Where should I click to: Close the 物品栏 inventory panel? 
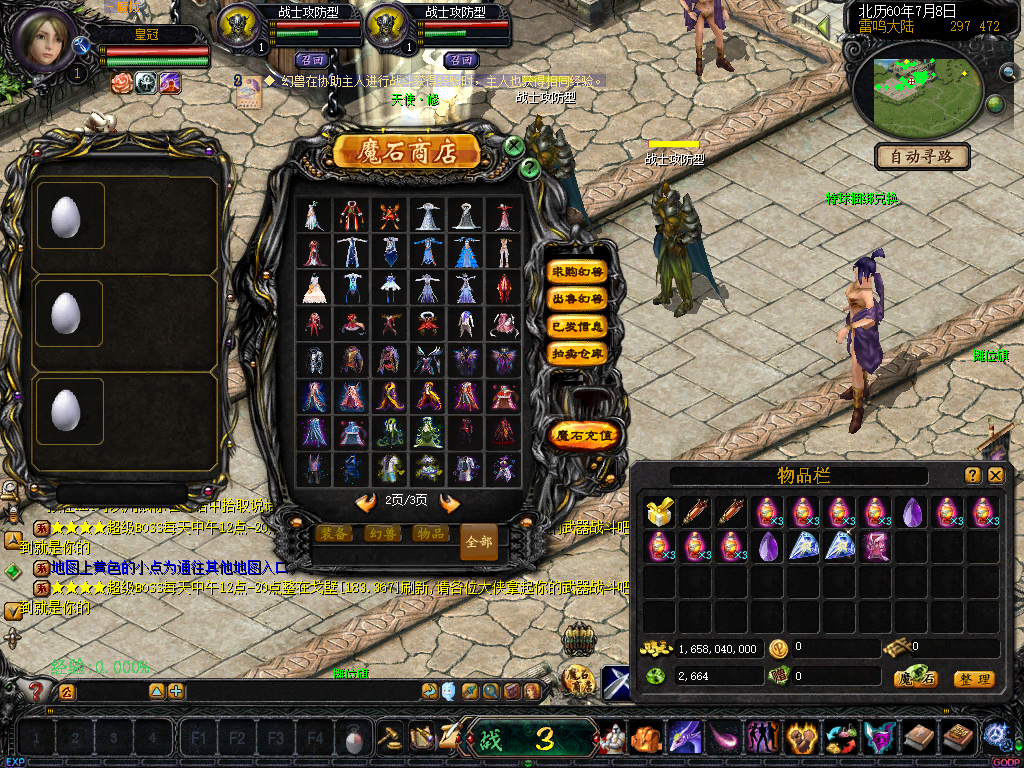tap(995, 476)
